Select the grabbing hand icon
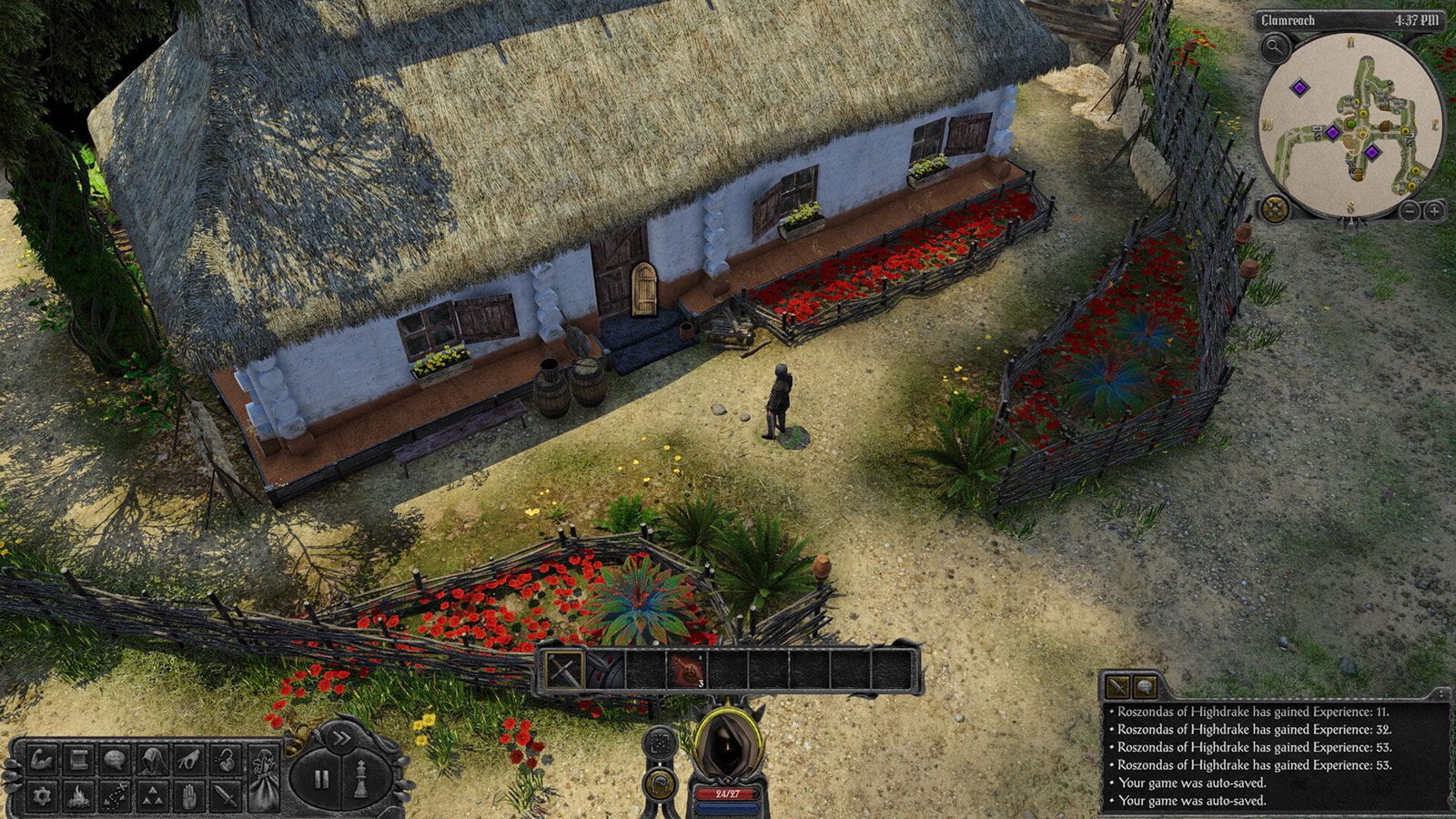Viewport: 1456px width, 819px height. pos(189,759)
